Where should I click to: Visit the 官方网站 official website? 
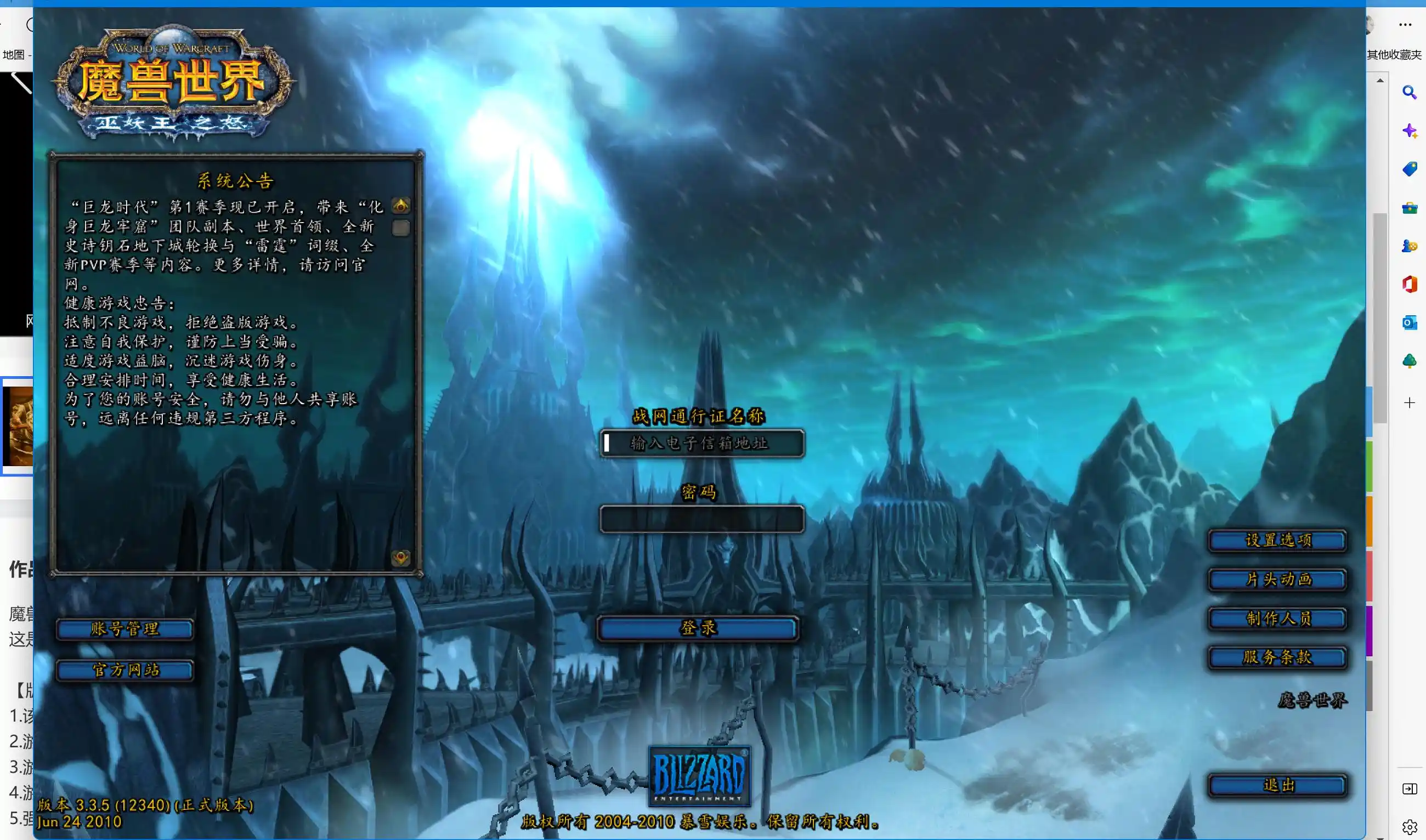pyautogui.click(x=125, y=671)
